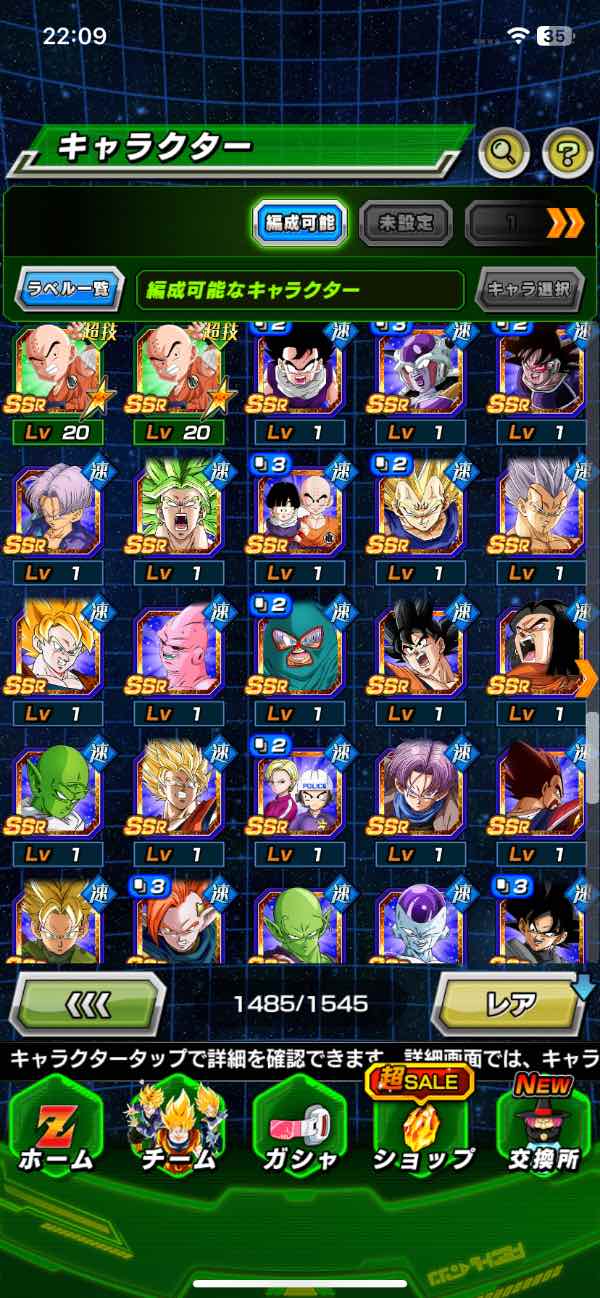Open the ラベル一覧 label list
The image size is (600, 1298).
click(x=70, y=290)
